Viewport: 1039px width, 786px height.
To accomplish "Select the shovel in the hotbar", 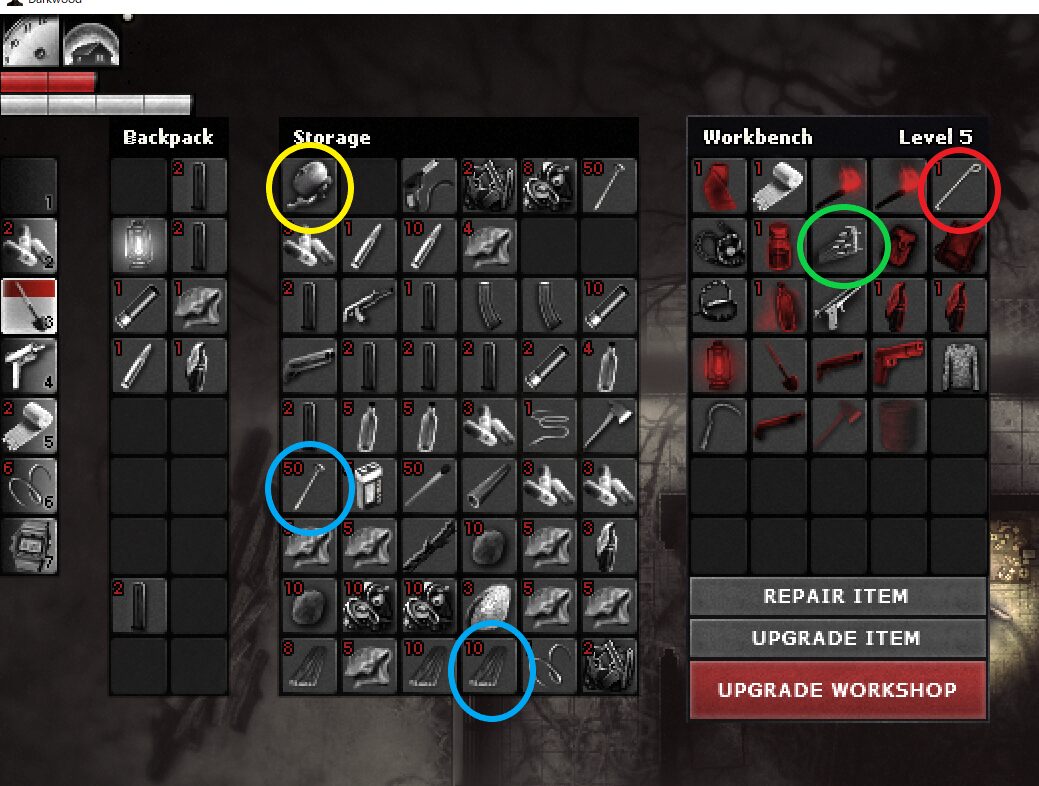I will point(29,307).
